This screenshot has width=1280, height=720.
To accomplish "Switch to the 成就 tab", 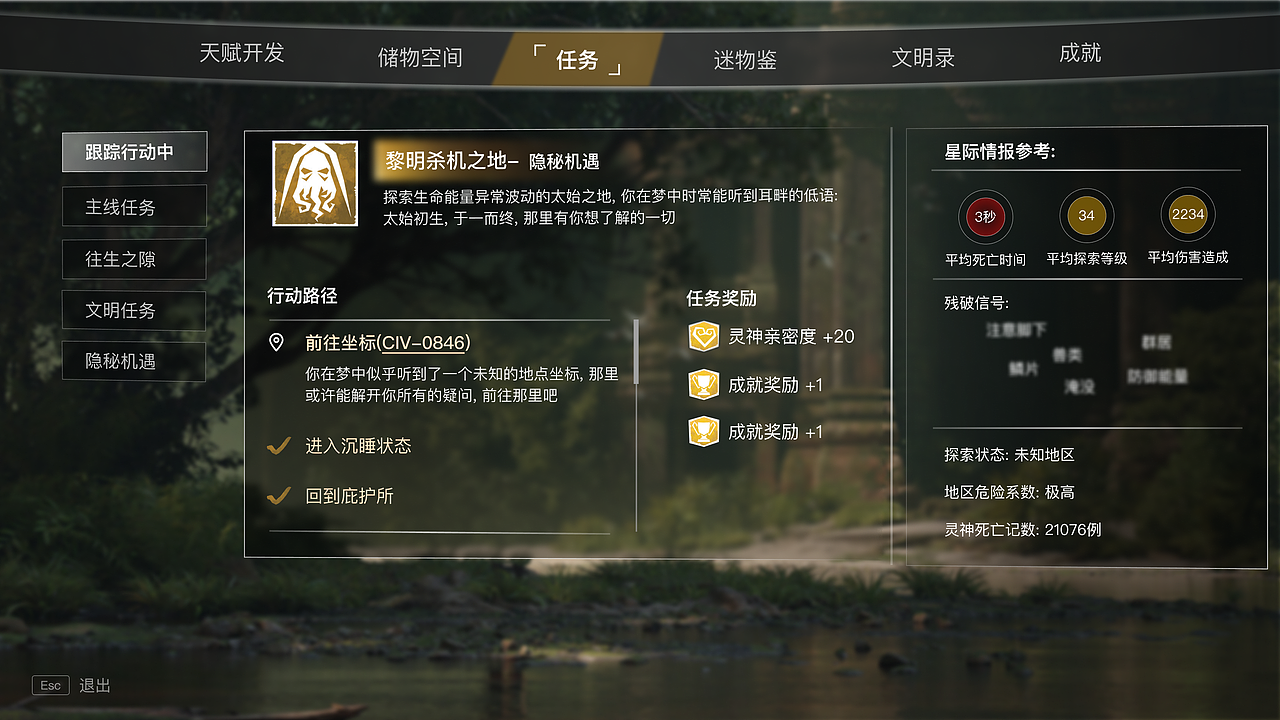I will [1079, 55].
